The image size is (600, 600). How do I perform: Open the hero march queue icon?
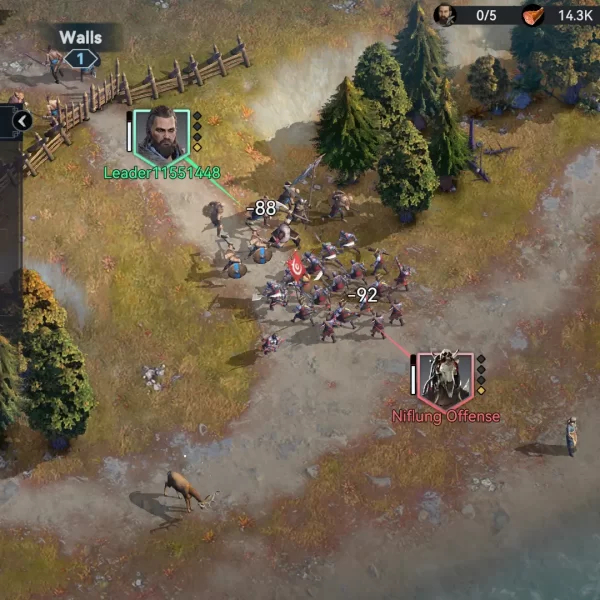(445, 15)
